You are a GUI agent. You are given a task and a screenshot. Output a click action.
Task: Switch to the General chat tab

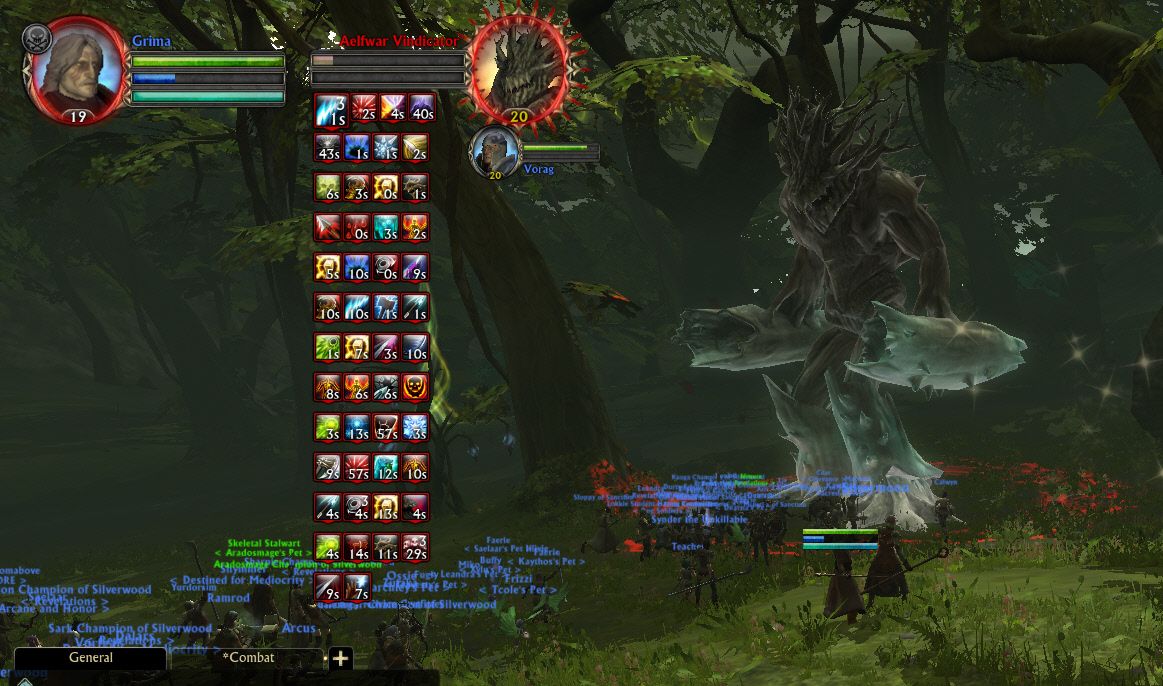pos(90,658)
